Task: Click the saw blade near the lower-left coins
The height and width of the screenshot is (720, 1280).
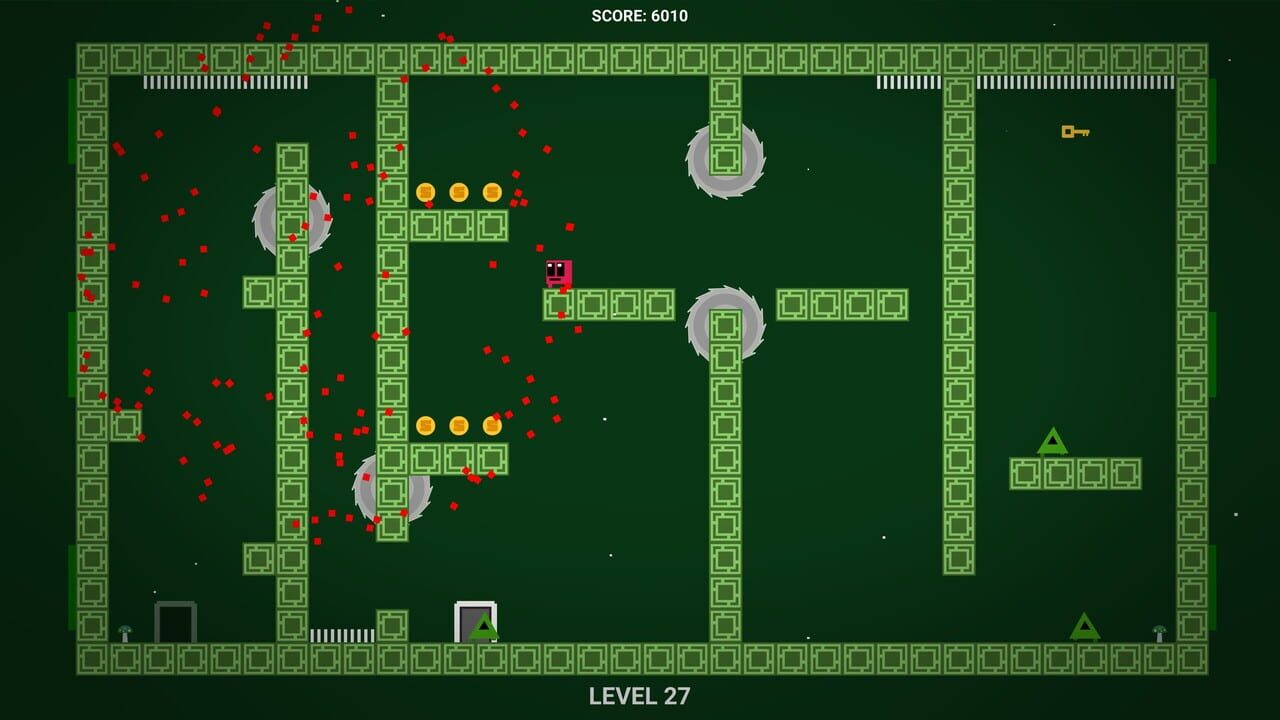Action: 390,490
